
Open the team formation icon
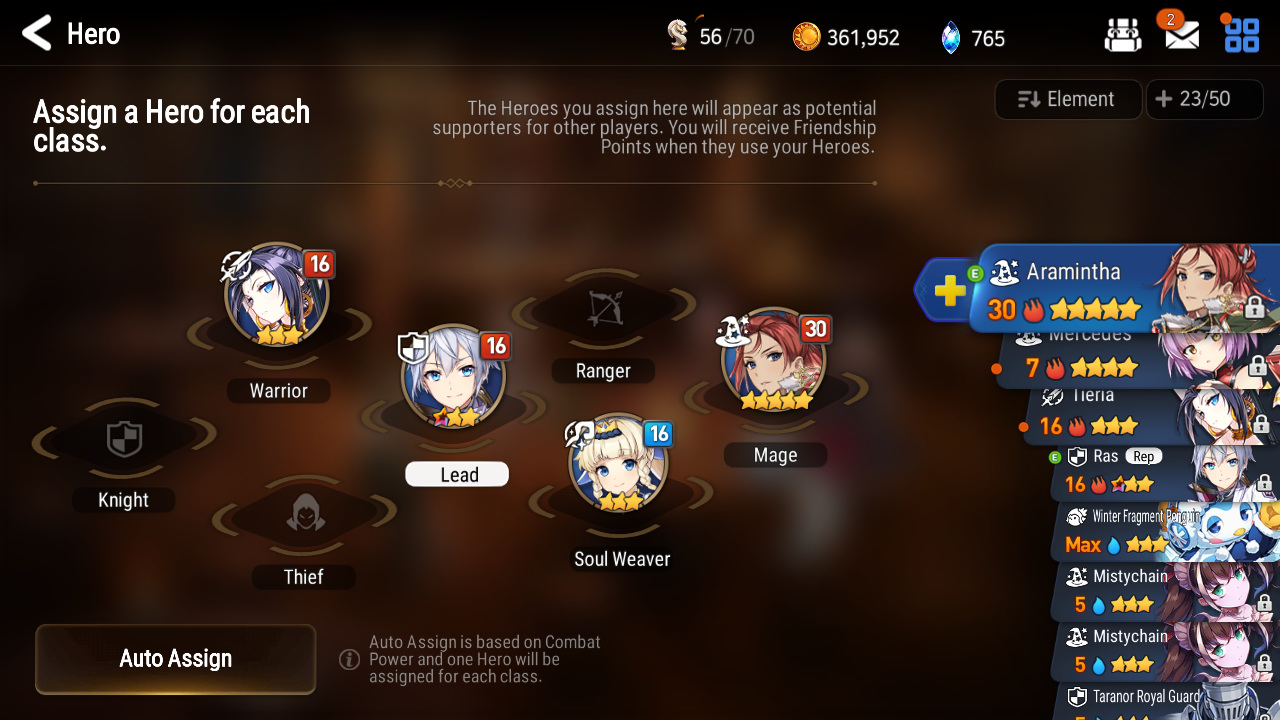click(x=1123, y=37)
